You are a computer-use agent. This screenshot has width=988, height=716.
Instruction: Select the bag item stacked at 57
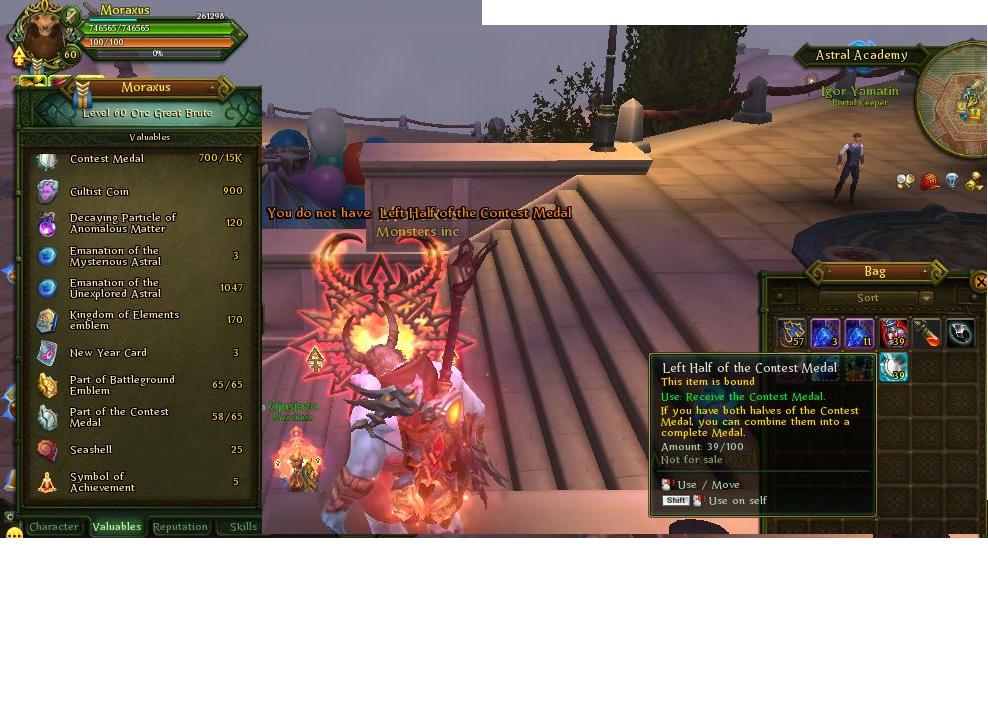[792, 333]
